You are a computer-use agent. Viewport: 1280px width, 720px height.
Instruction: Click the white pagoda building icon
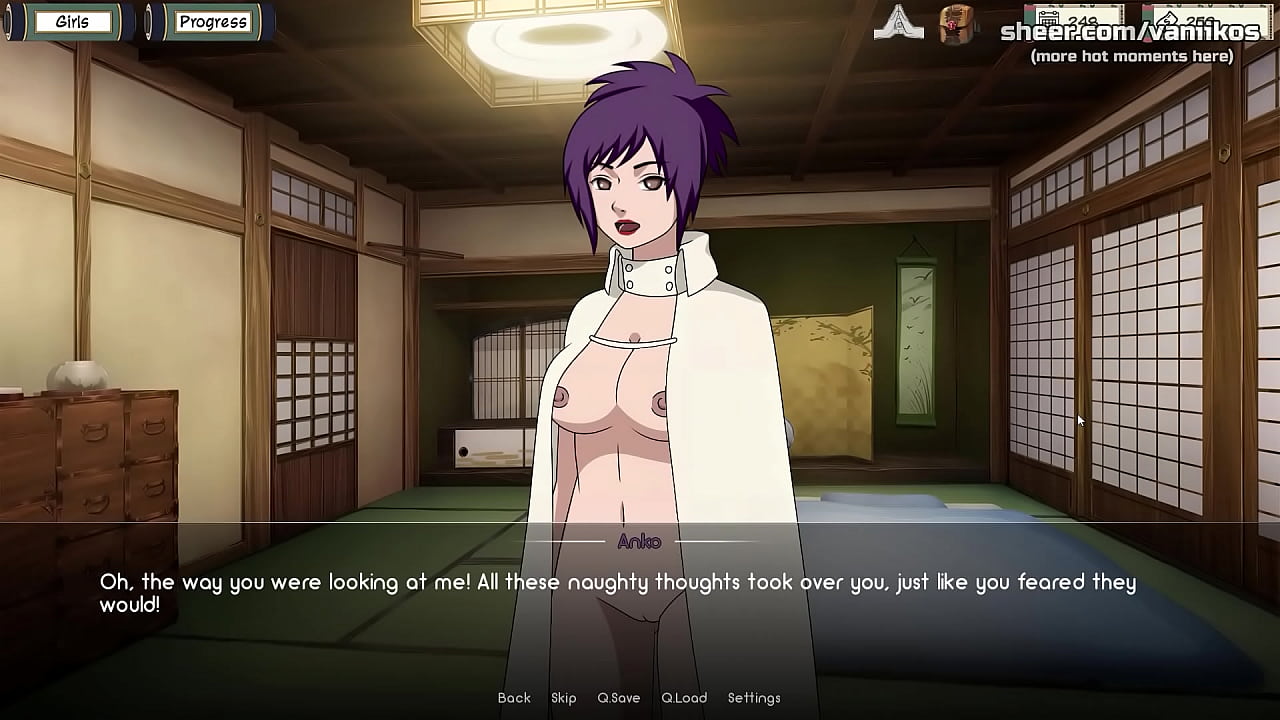click(x=898, y=24)
